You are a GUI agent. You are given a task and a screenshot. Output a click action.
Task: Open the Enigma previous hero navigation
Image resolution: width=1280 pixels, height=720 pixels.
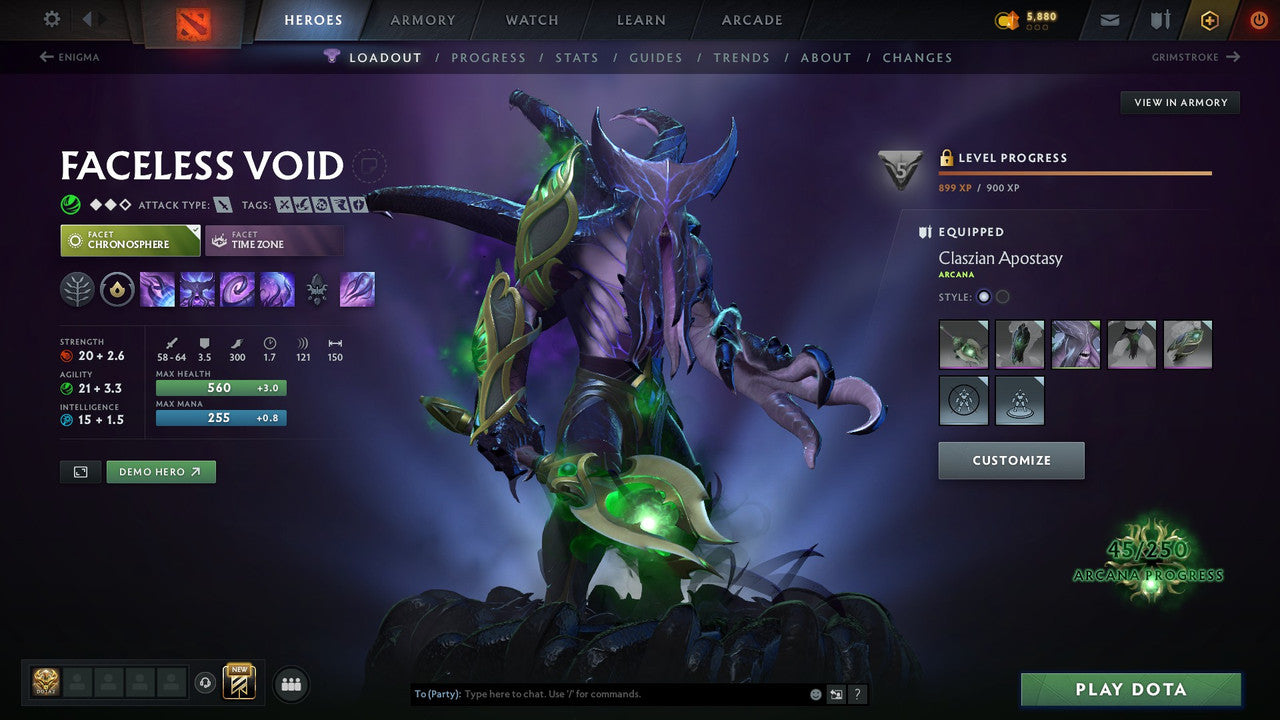tap(70, 57)
